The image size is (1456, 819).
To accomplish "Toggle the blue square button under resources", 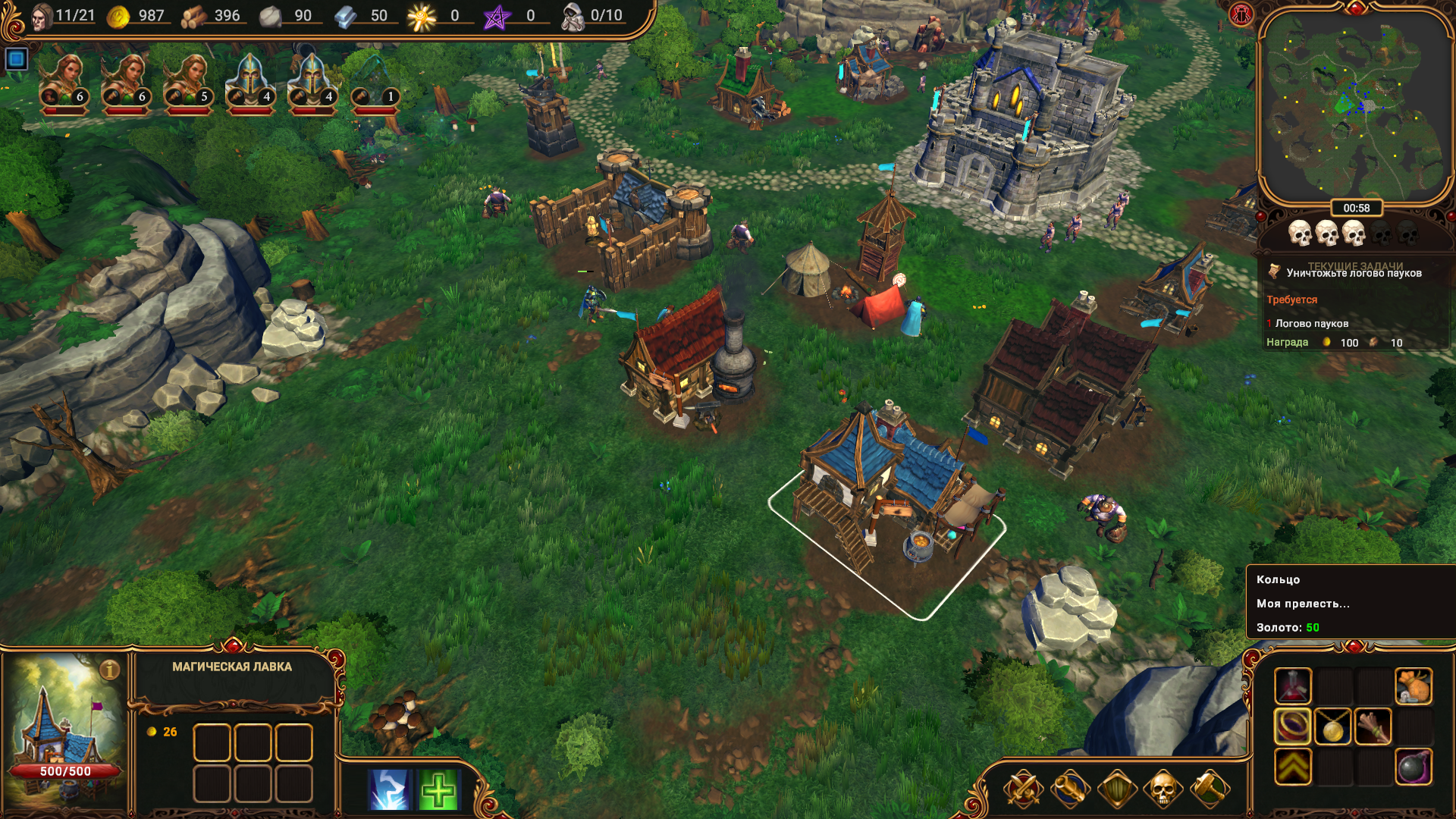I will click(16, 58).
